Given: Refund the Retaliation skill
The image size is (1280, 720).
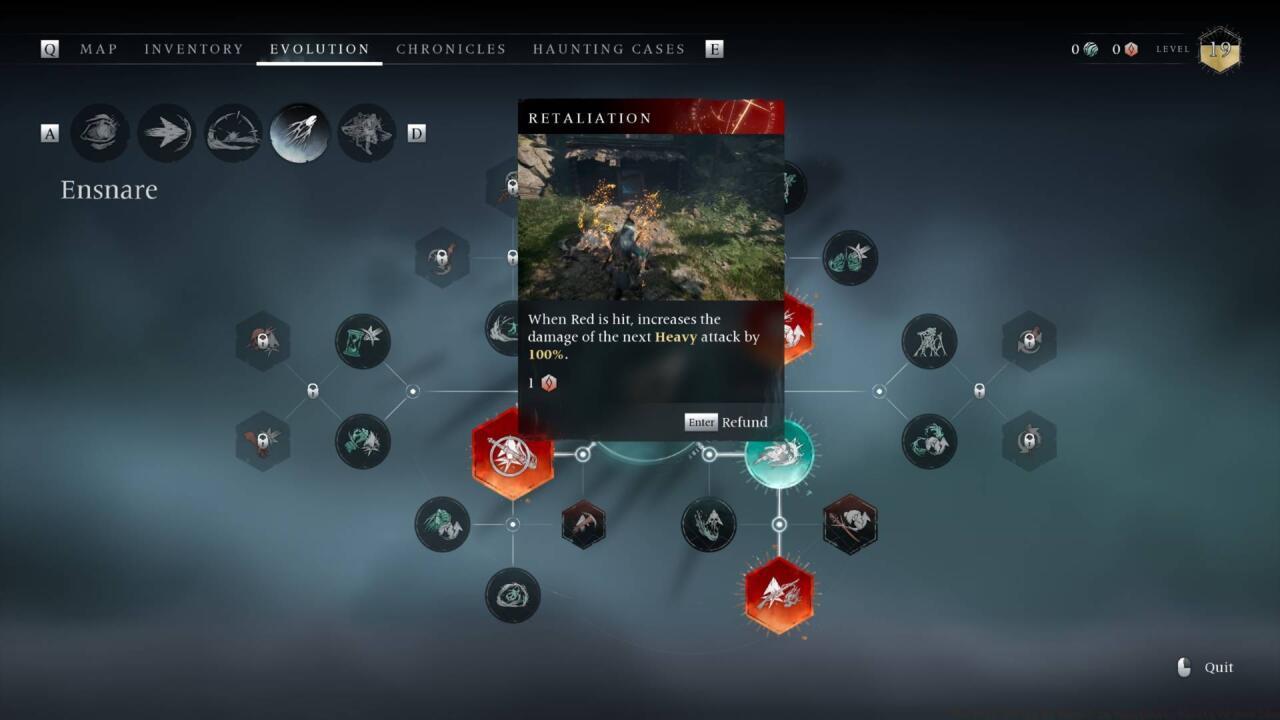Looking at the screenshot, I should click(x=727, y=422).
